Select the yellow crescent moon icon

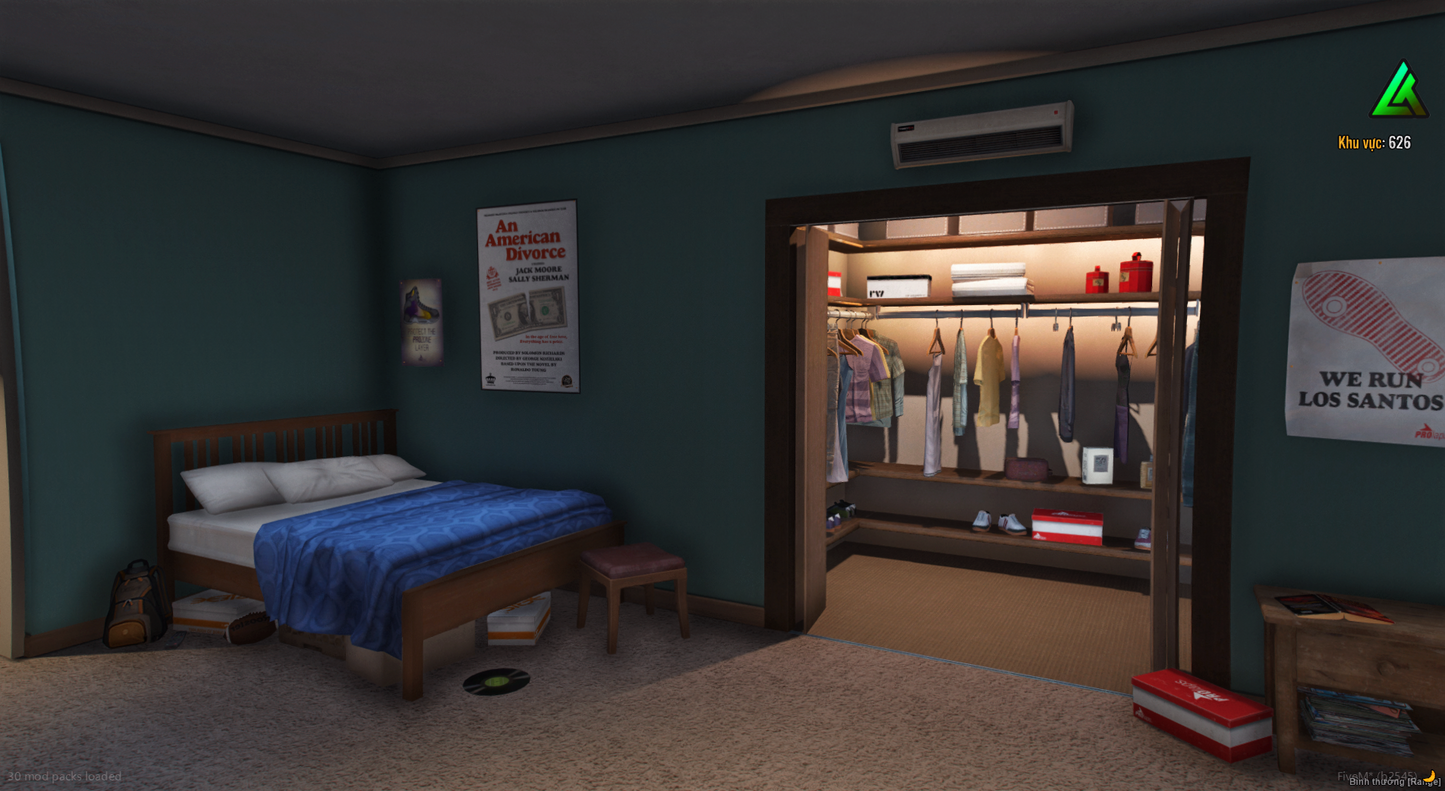tap(1430, 776)
